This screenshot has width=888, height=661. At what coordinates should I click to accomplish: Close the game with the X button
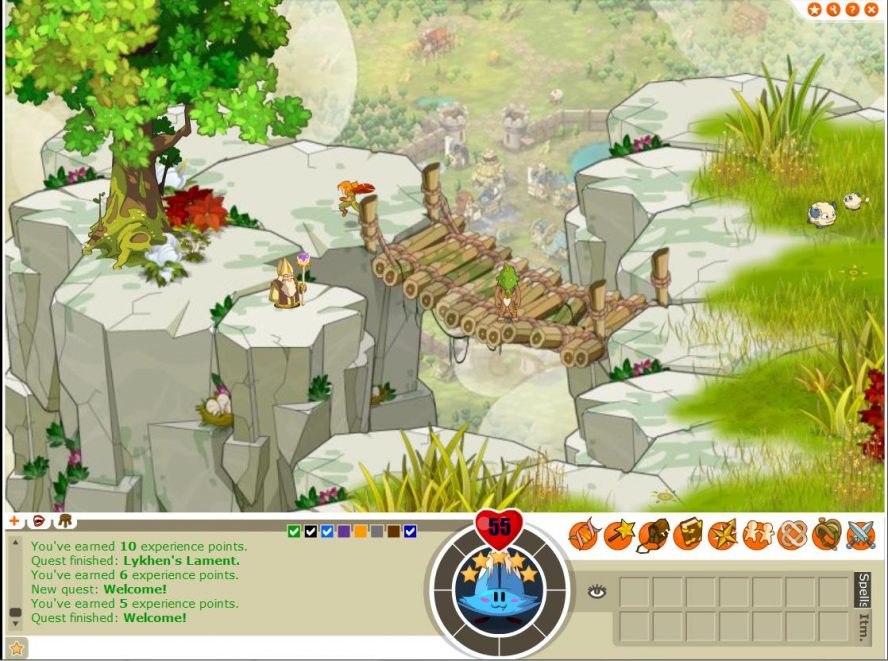pos(871,10)
